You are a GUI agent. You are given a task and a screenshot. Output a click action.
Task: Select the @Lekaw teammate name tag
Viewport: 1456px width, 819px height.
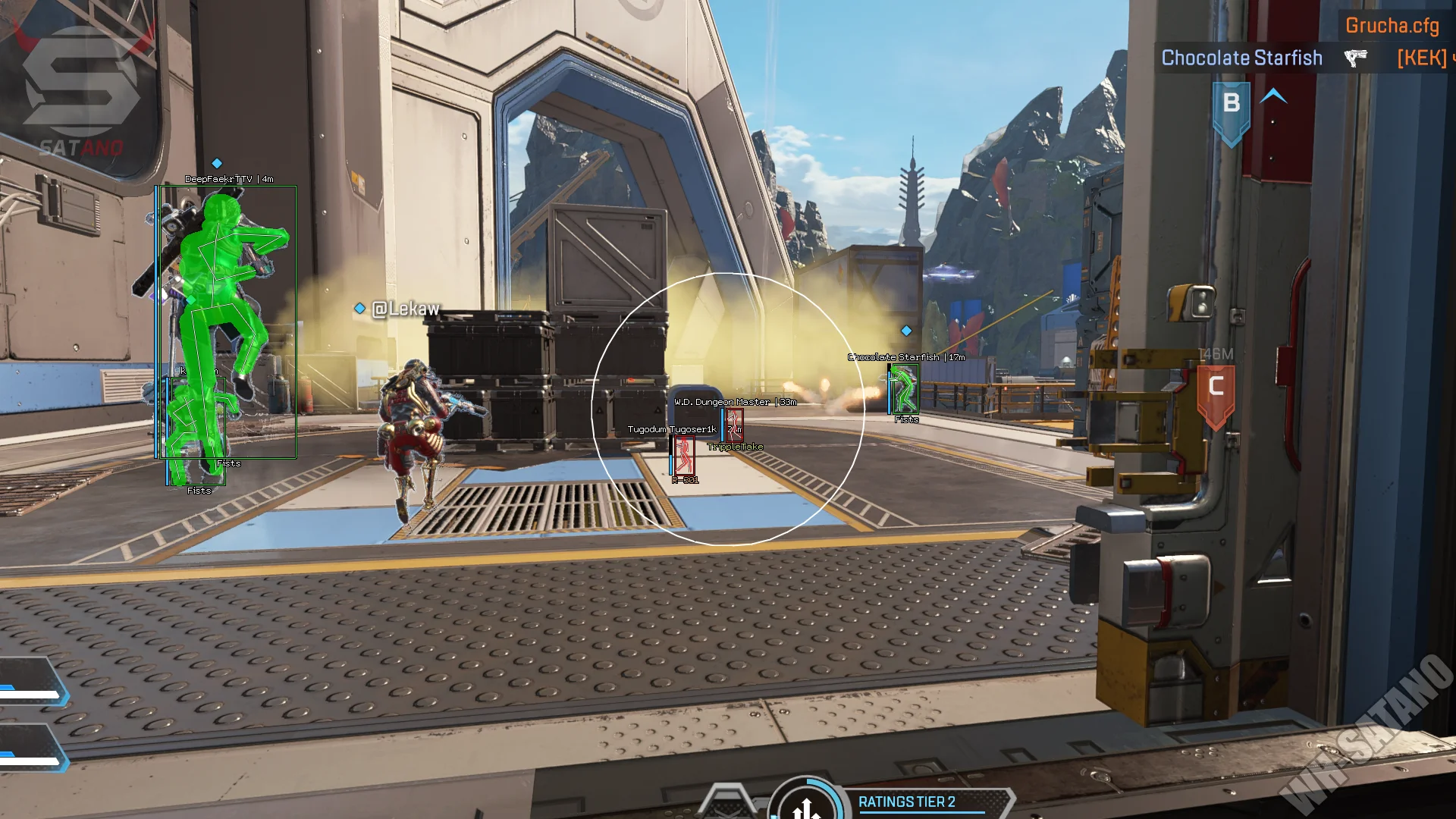coord(405,309)
